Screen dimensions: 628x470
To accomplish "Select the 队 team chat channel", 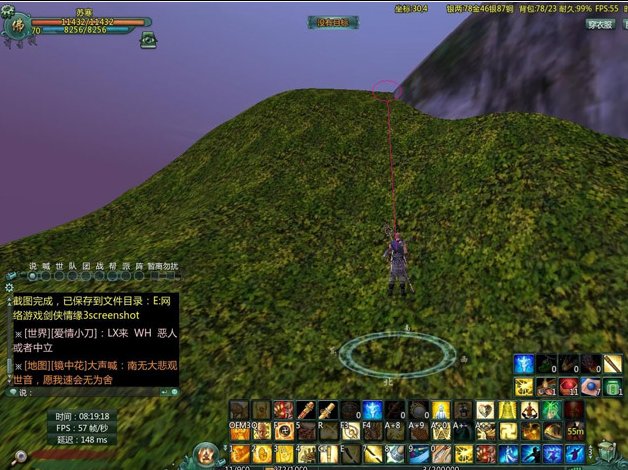I will pos(72,266).
